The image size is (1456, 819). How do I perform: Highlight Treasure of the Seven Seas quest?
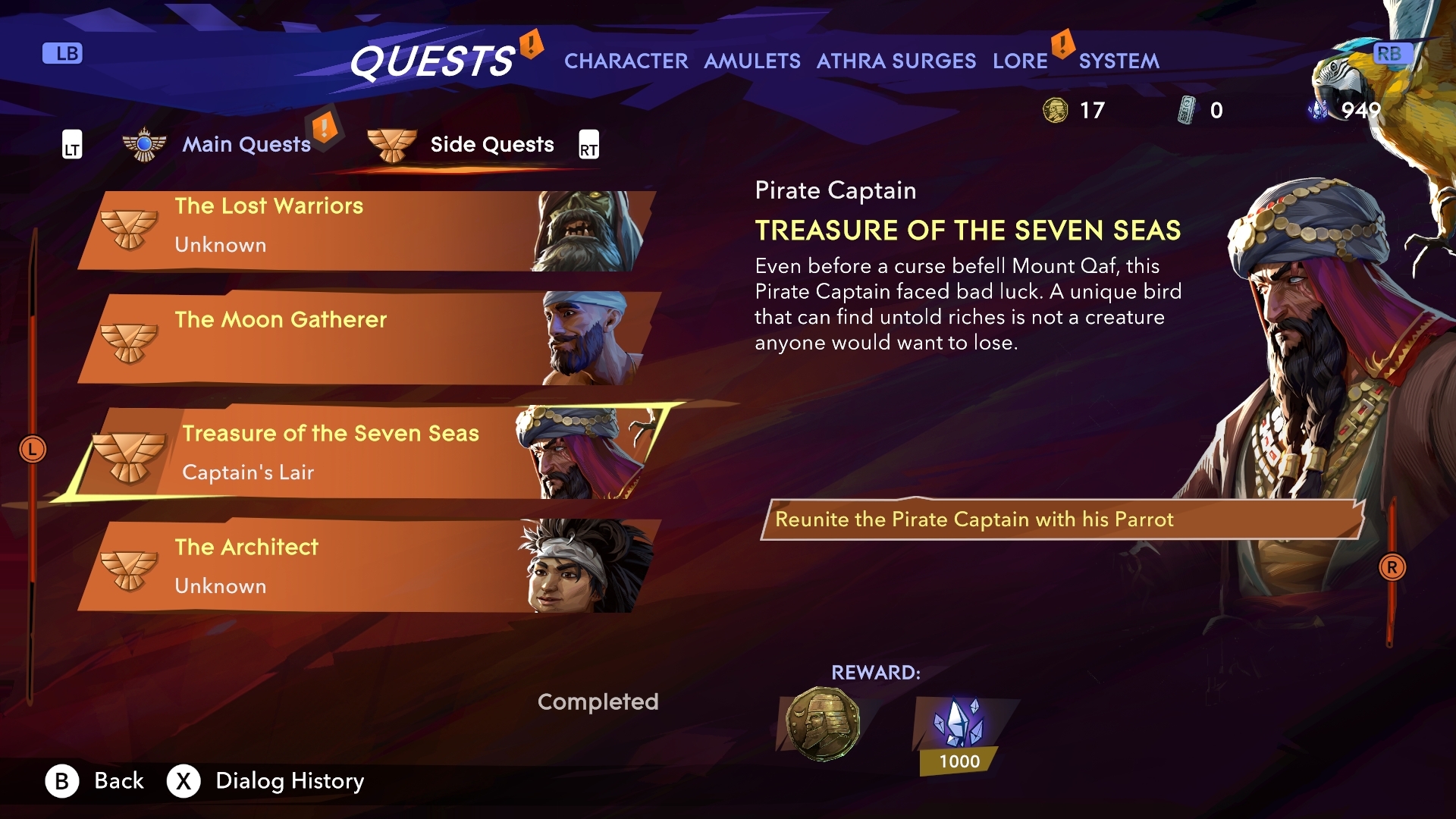pos(364,452)
